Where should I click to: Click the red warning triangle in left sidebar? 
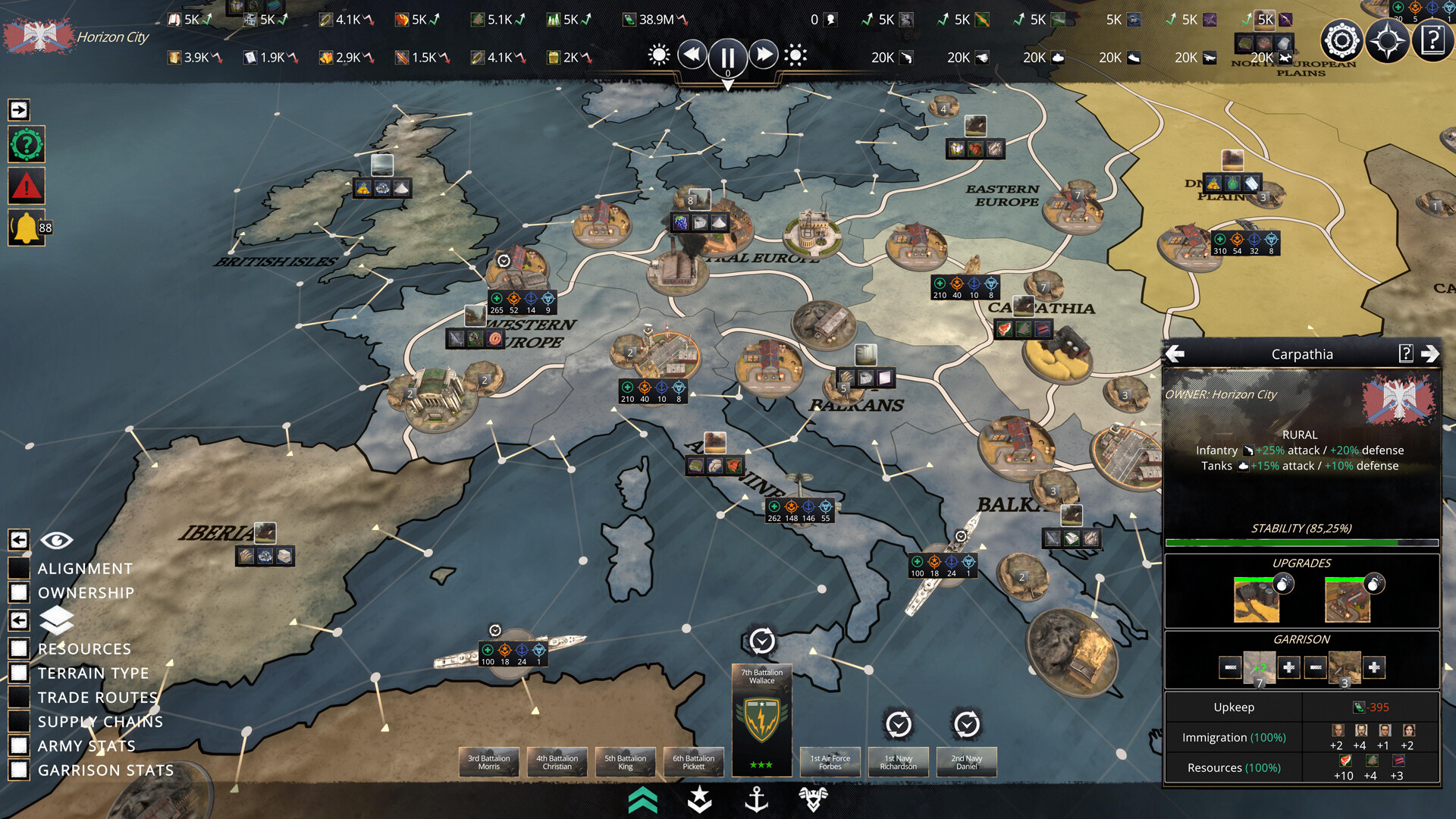[x=27, y=186]
